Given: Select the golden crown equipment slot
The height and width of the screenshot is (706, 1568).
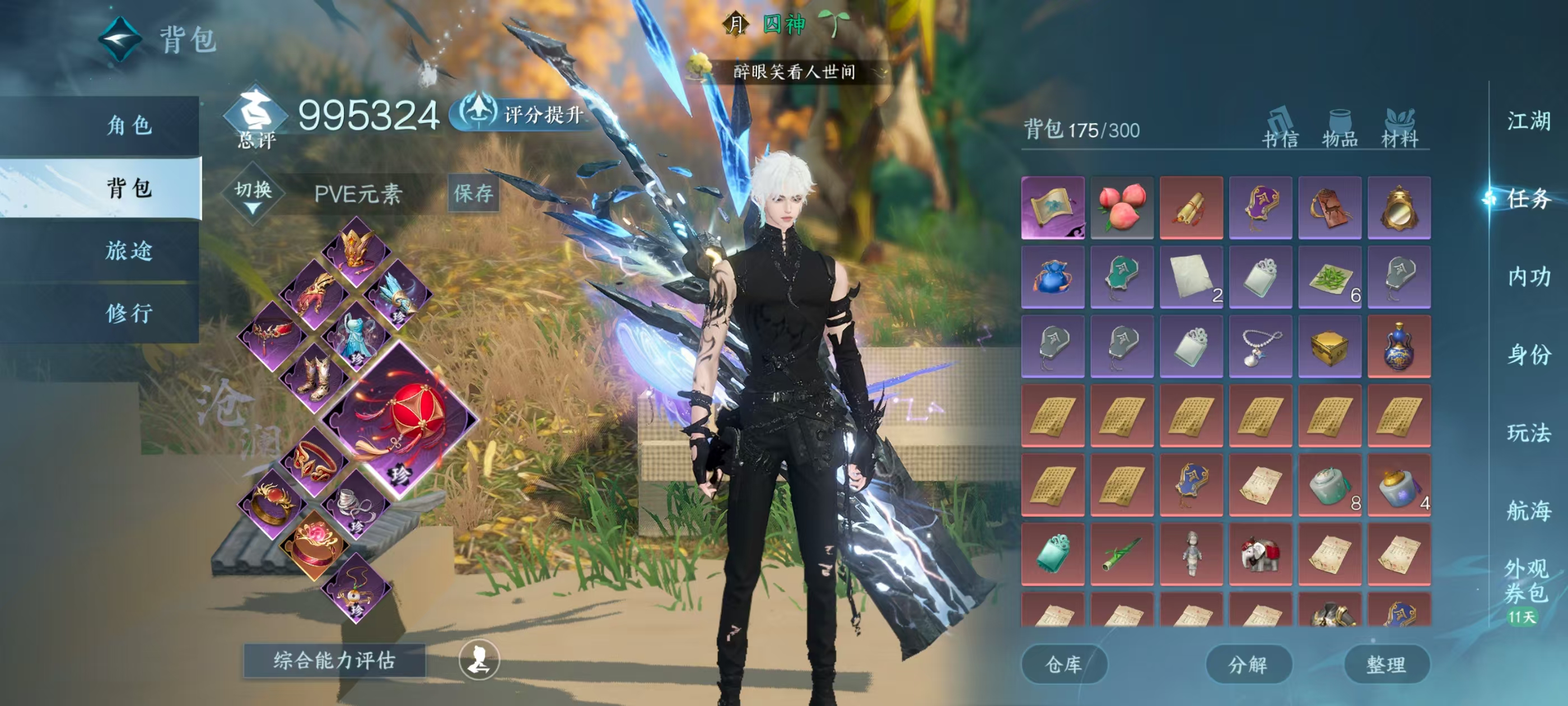Looking at the screenshot, I should 357,250.
